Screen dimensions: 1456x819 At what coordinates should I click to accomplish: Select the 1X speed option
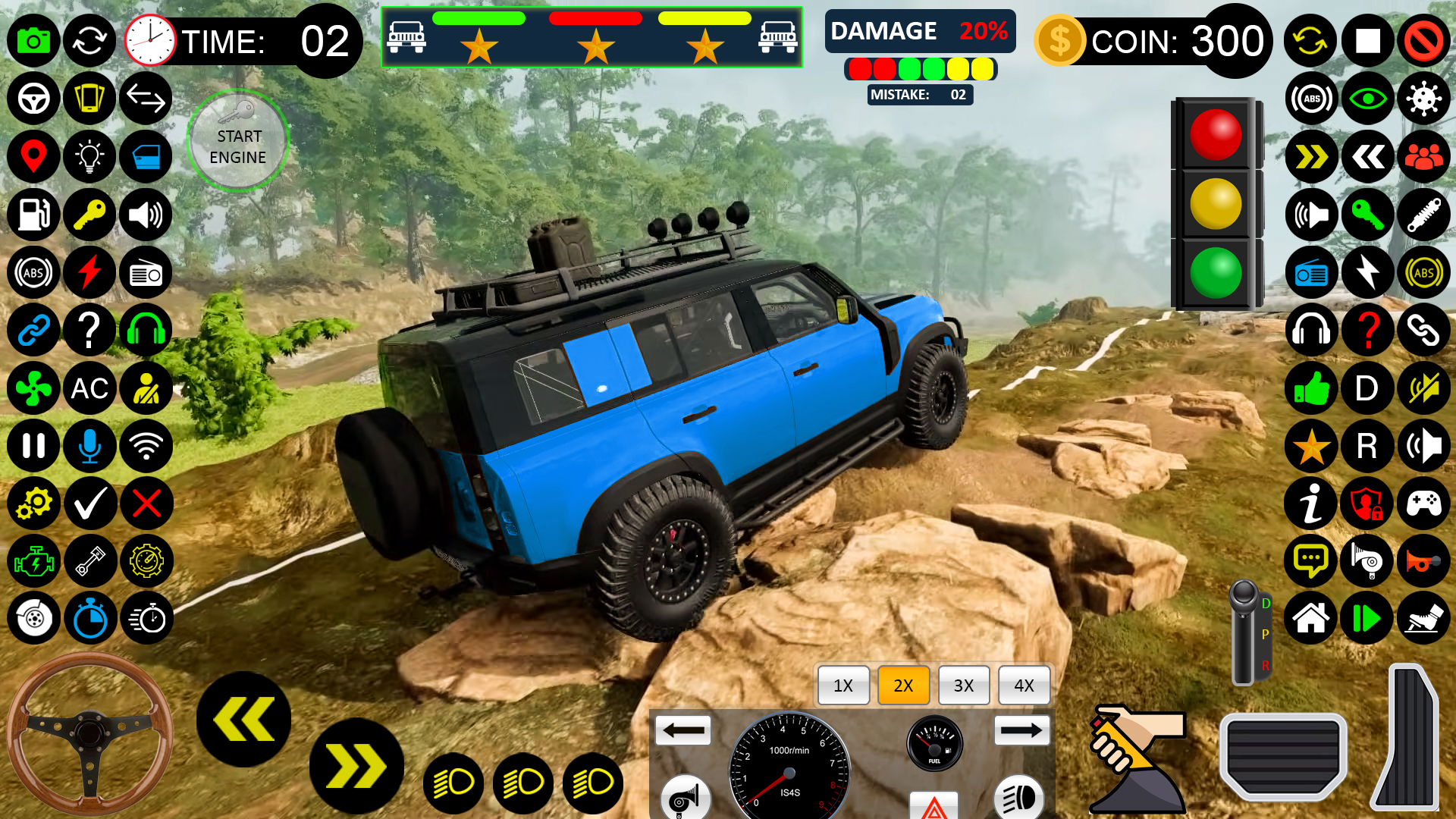coord(843,686)
